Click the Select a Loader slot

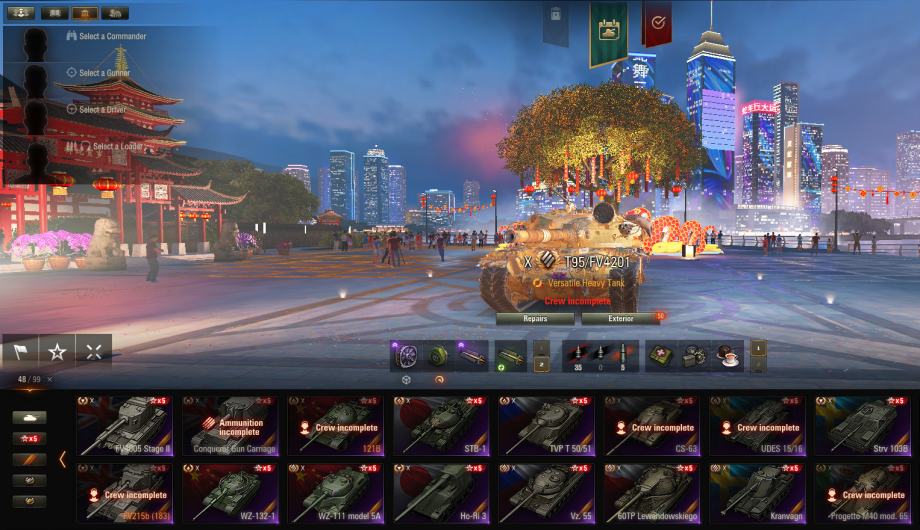tap(116, 146)
